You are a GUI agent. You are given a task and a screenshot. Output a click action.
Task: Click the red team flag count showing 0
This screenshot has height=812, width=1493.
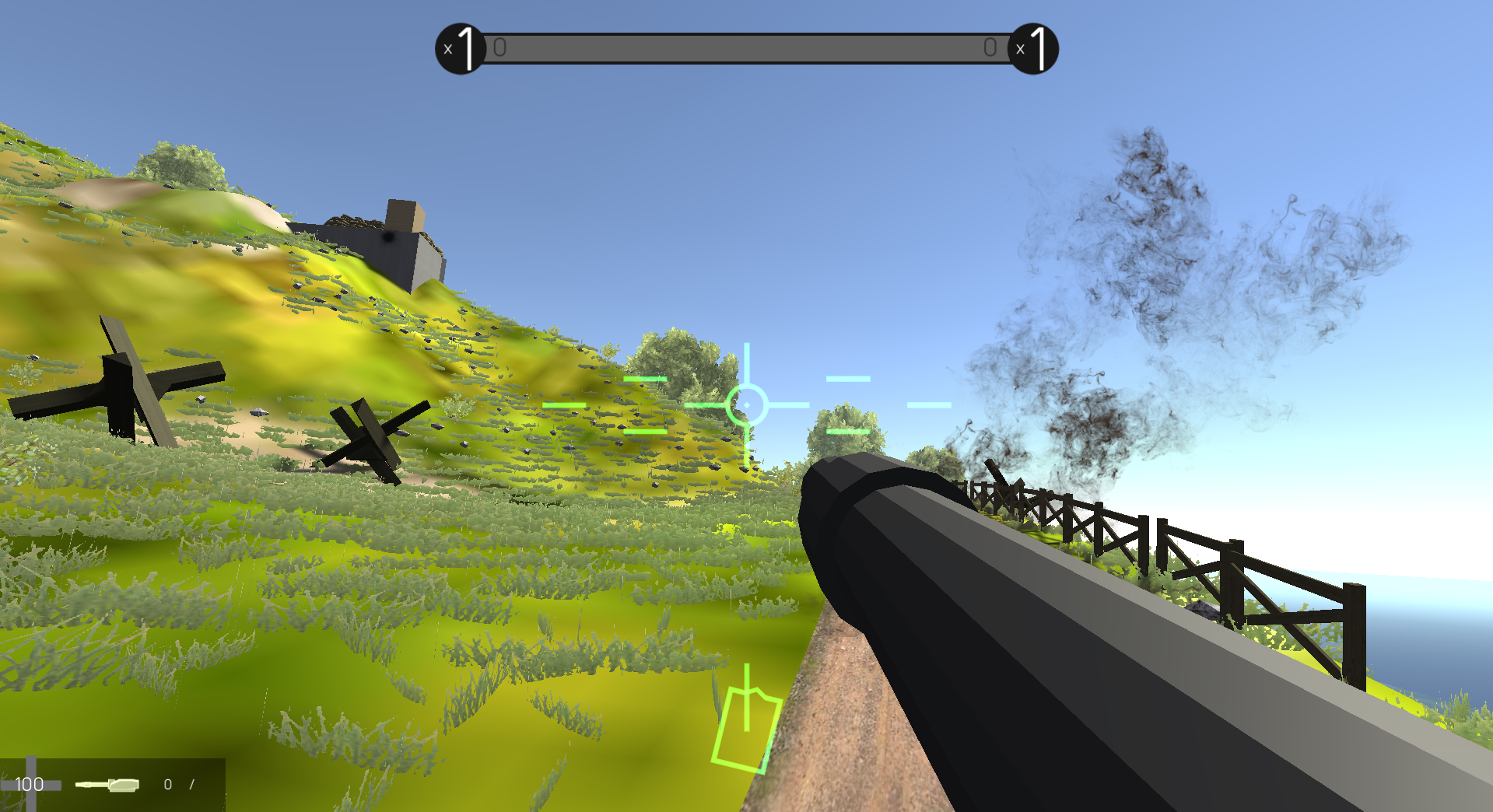(x=991, y=47)
